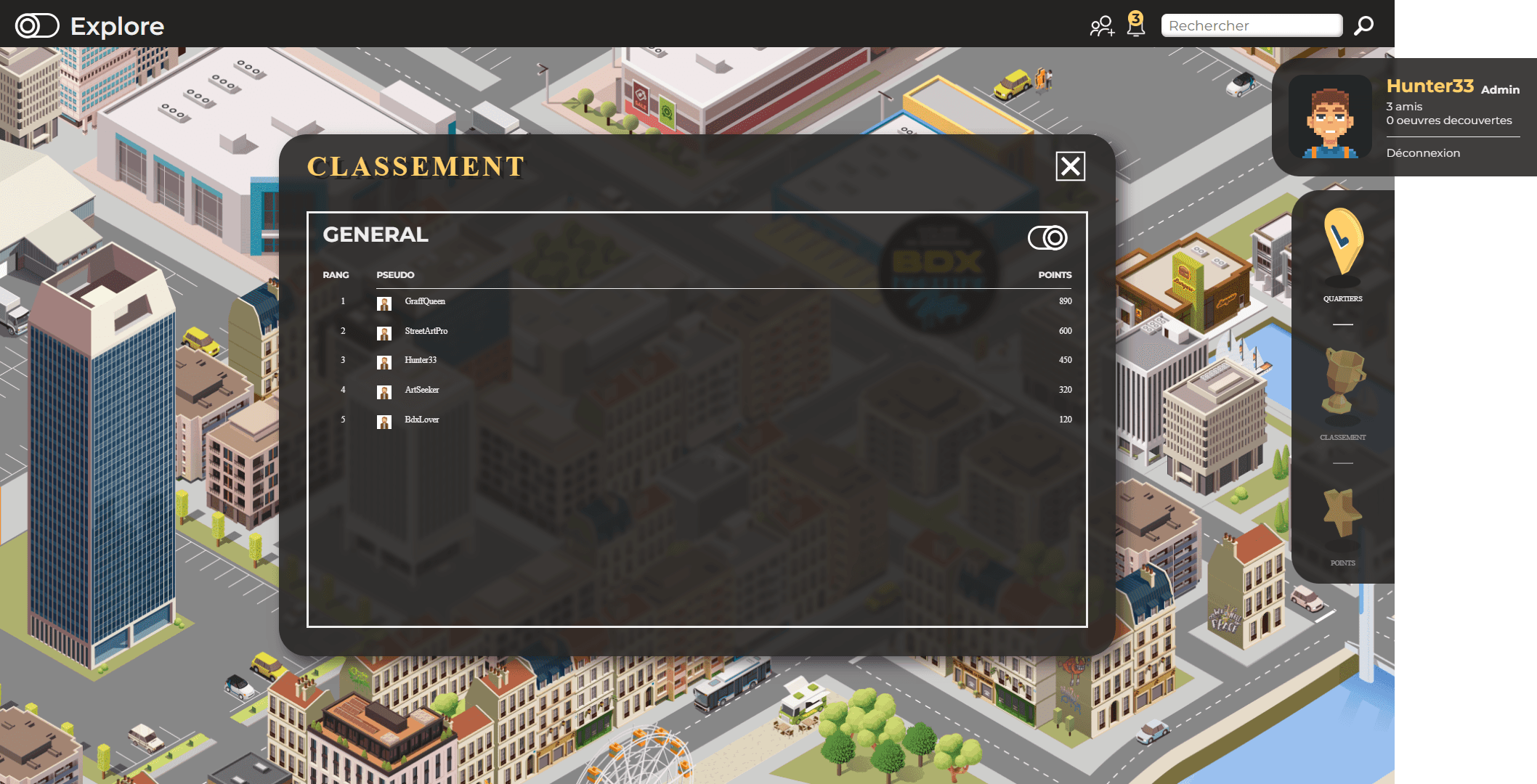The image size is (1537, 784).
Task: Click Déconnexion to log out
Action: [1422, 152]
